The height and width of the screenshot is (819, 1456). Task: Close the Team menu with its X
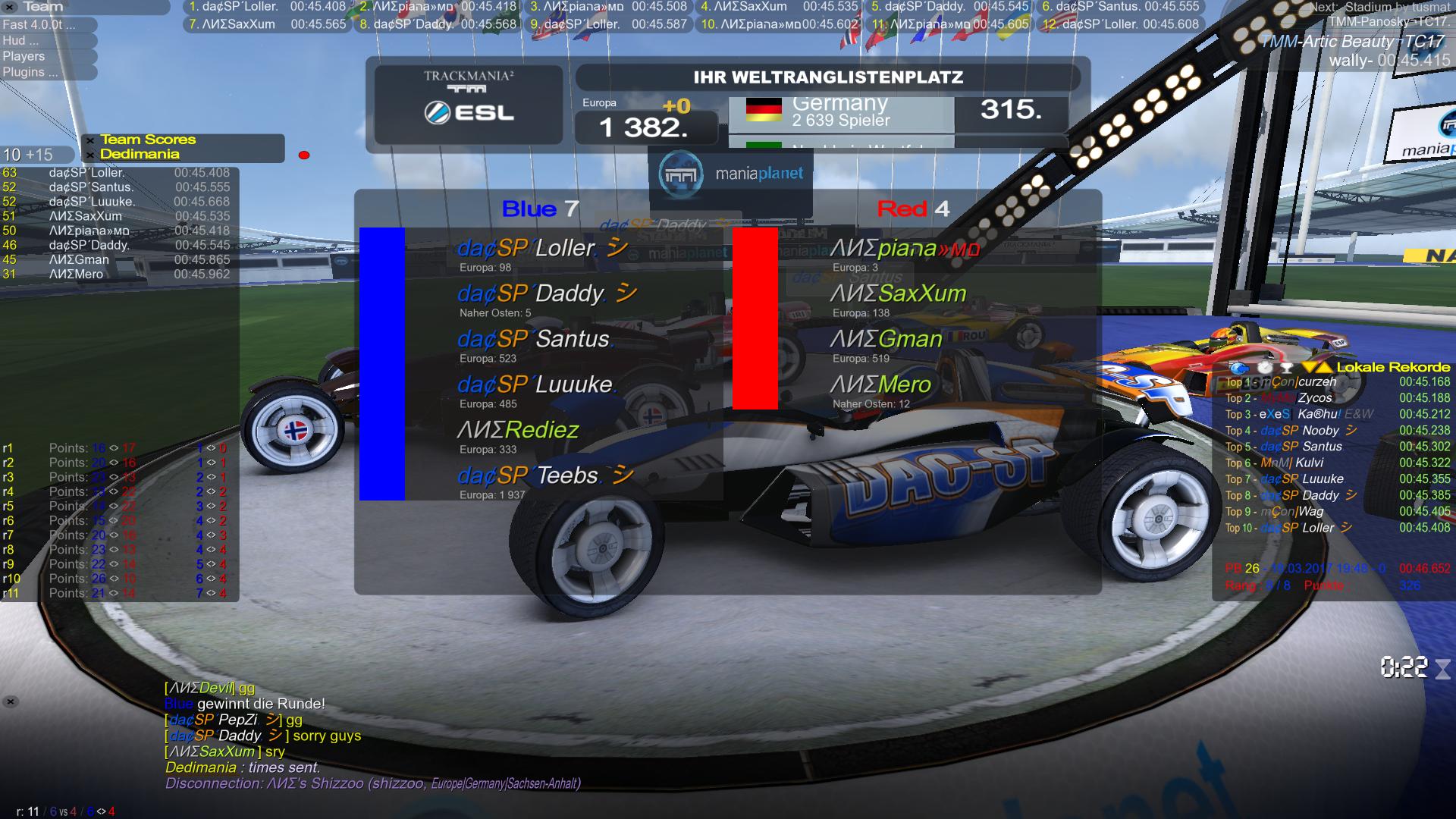(x=11, y=7)
